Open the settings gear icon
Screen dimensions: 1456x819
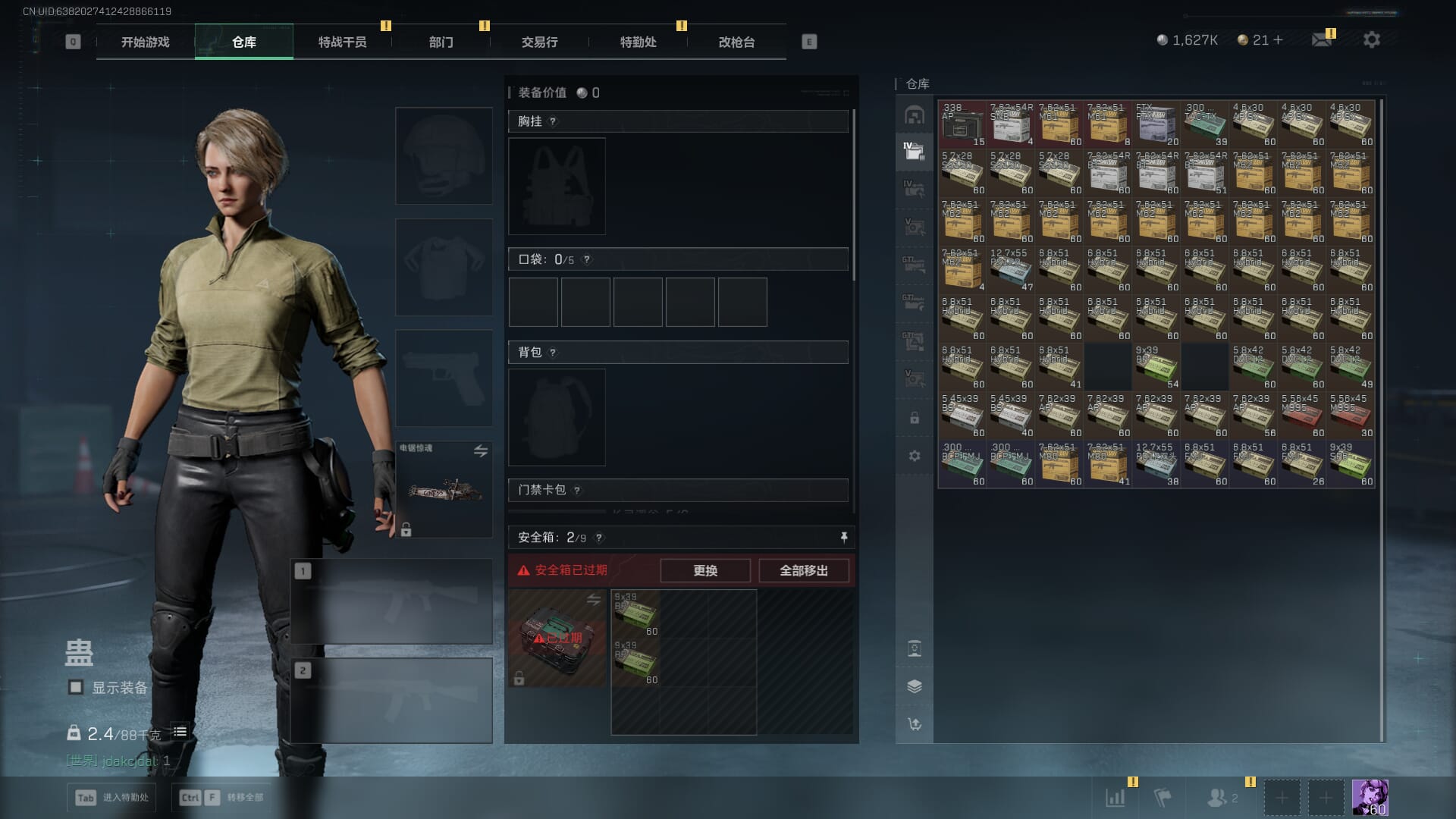tap(1371, 39)
